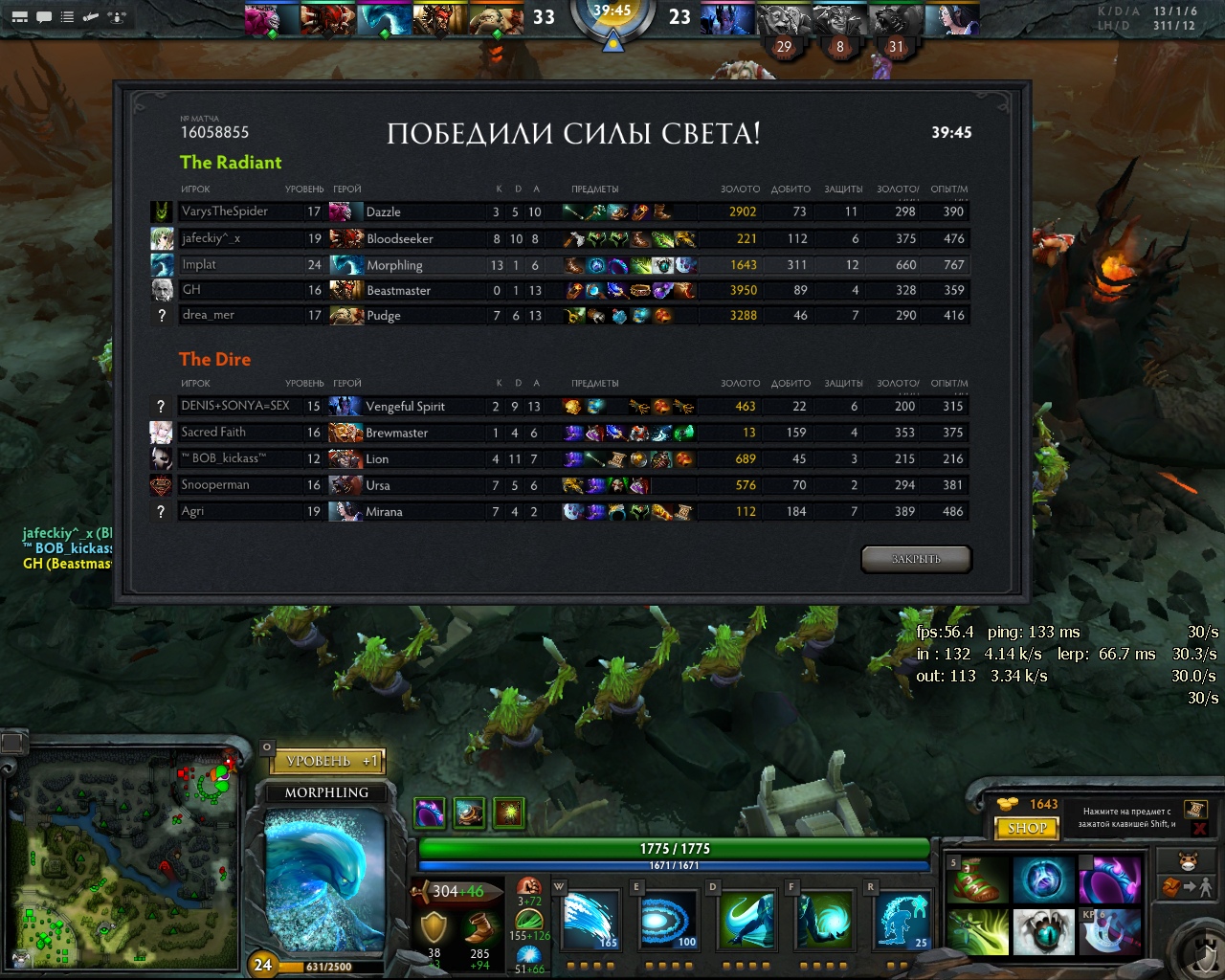The width and height of the screenshot is (1225, 980).
Task: Close the scoreboard with the ЗАКРЫТЬ button
Action: [x=916, y=559]
